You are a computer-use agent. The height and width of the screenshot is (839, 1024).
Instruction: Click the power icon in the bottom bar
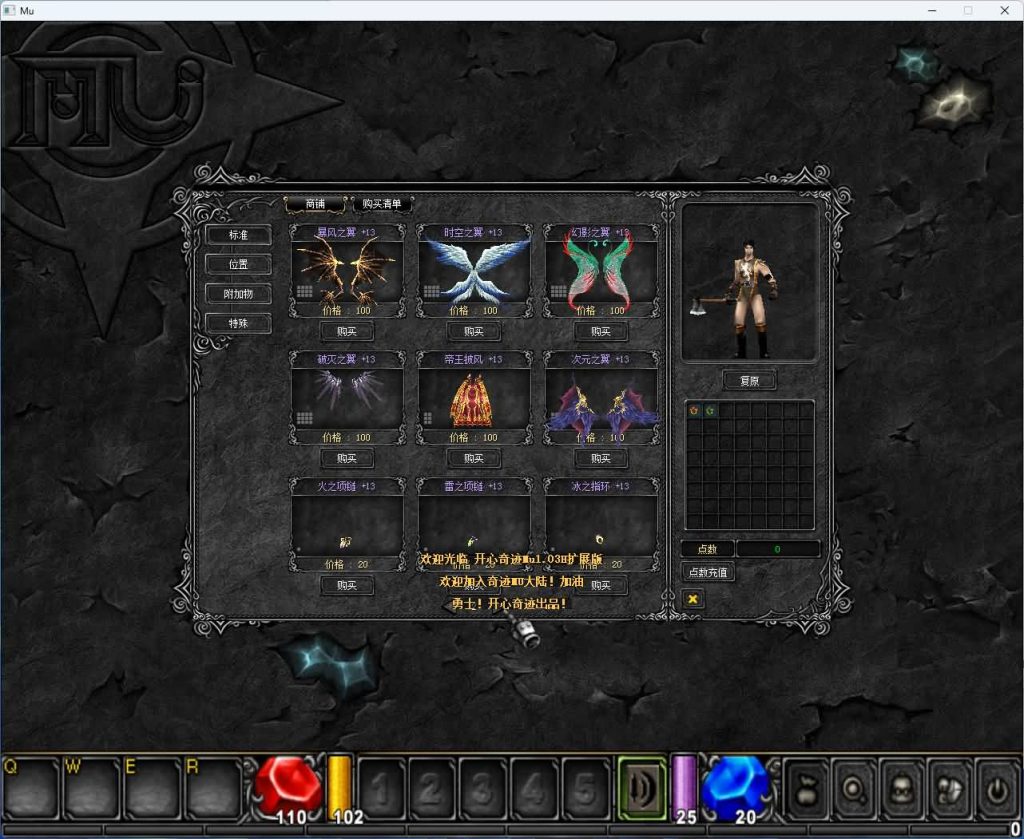pyautogui.click(x=997, y=789)
